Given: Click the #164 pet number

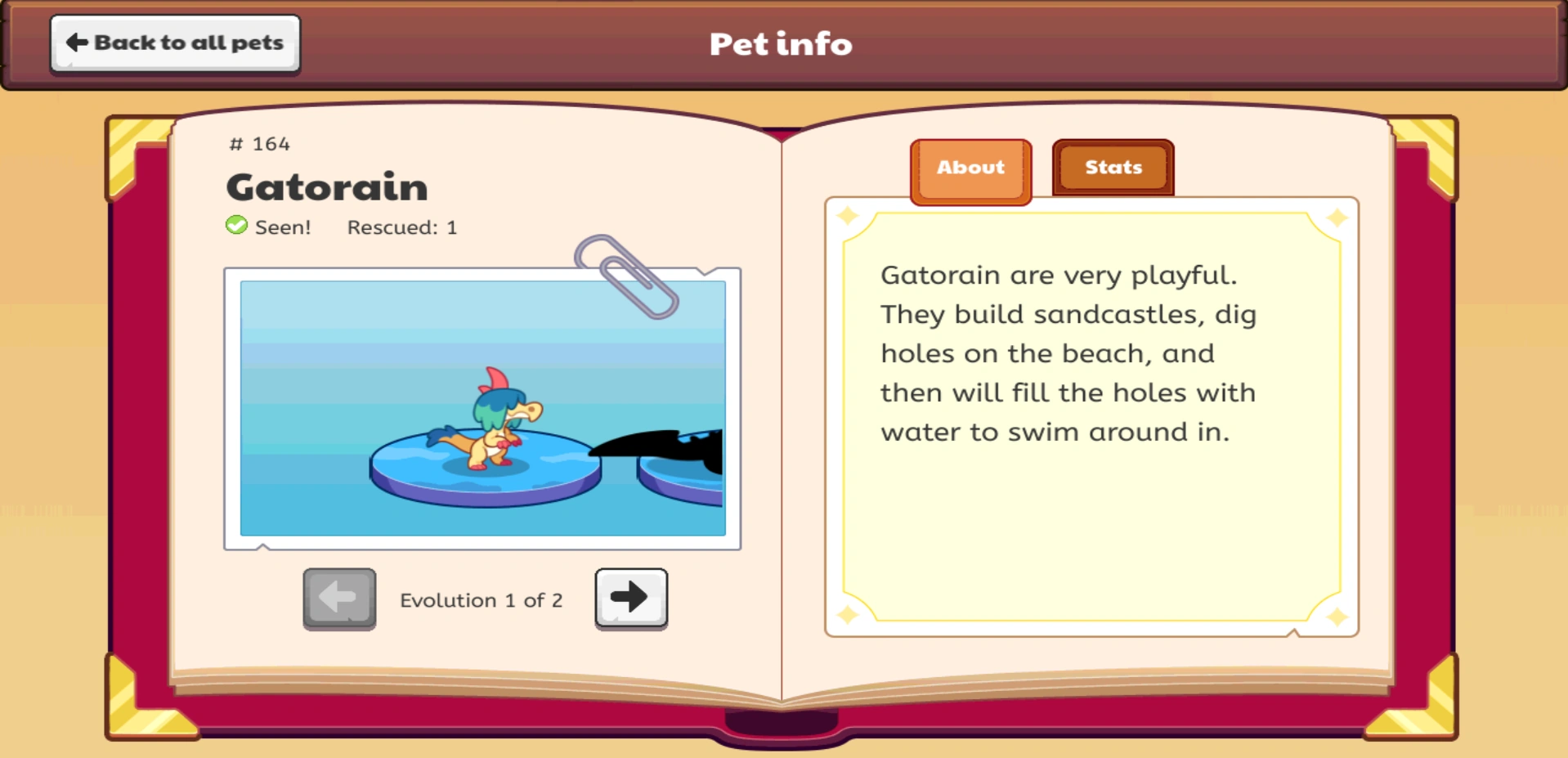Looking at the screenshot, I should point(258,144).
